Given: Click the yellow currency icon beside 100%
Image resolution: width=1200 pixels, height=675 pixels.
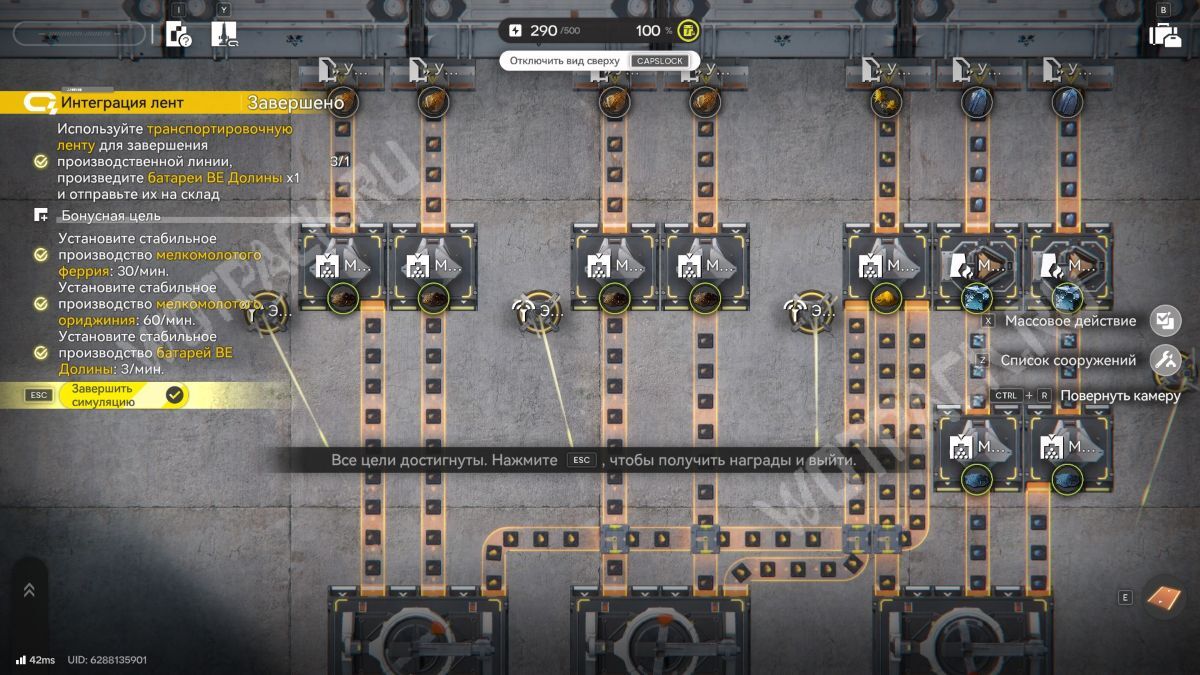Looking at the screenshot, I should pyautogui.click(x=688, y=30).
